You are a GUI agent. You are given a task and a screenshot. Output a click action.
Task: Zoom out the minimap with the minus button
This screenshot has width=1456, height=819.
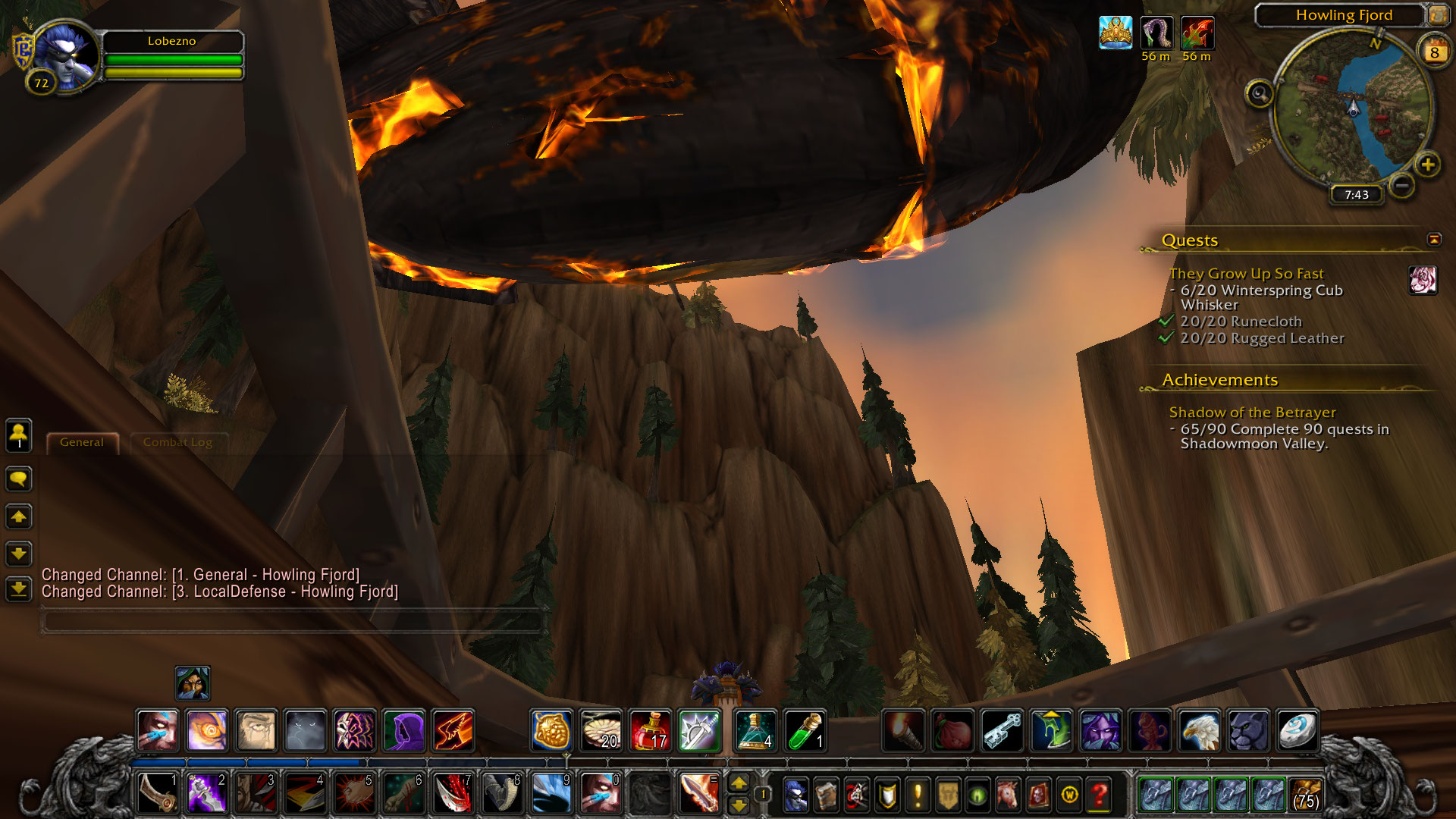point(1402,185)
